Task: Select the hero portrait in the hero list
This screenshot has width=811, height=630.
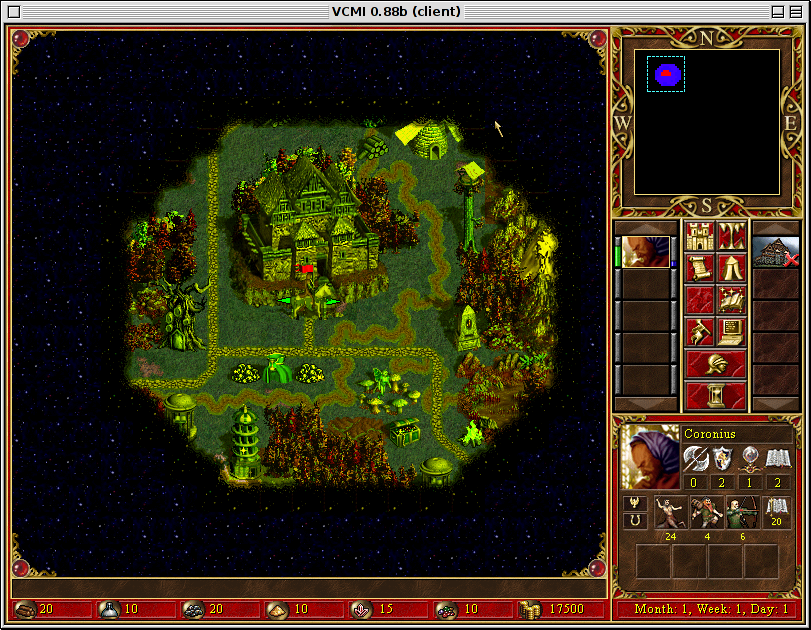Action: pos(646,252)
